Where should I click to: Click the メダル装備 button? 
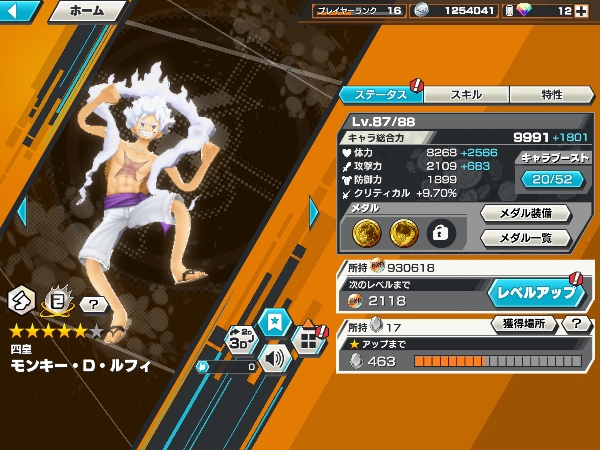pyautogui.click(x=525, y=213)
